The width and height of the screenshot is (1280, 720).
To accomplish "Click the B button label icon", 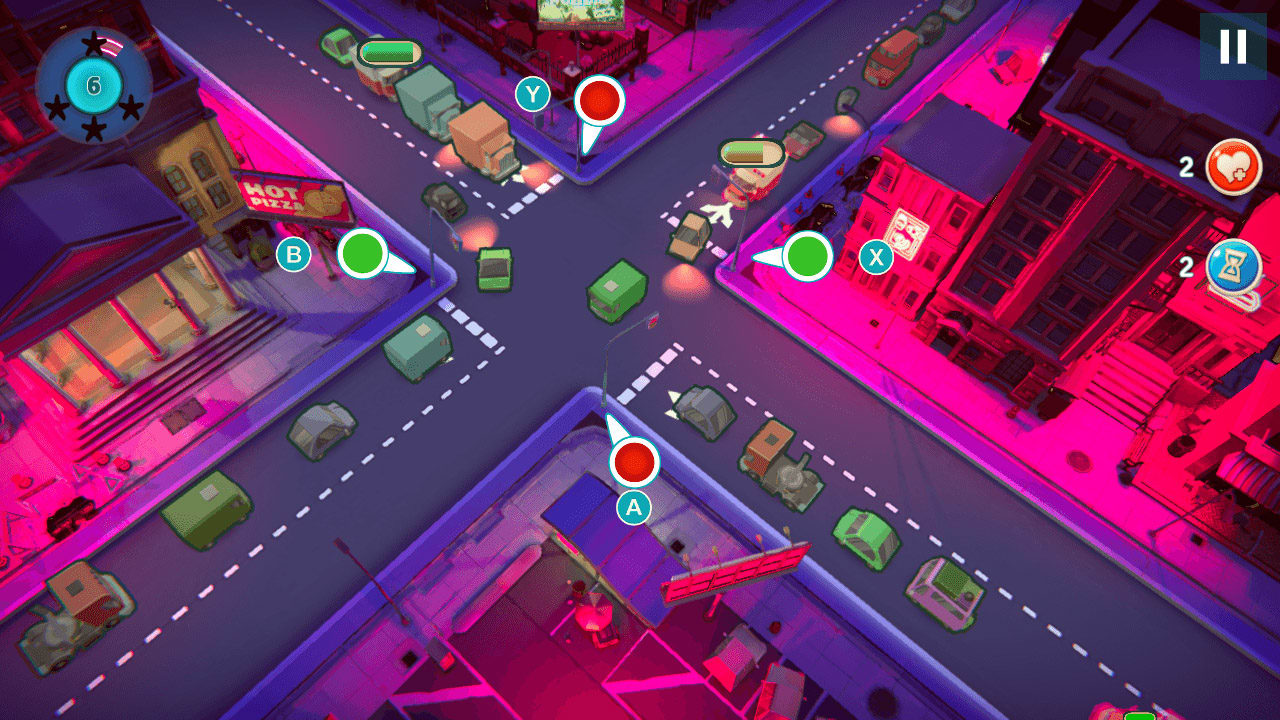I will tap(293, 255).
